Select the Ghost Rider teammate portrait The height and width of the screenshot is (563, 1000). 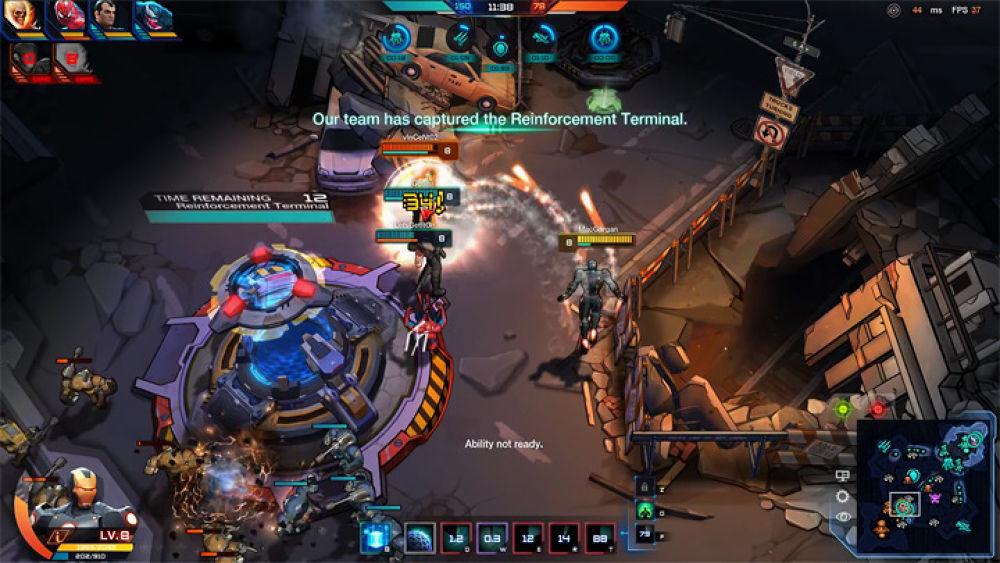(x=19, y=18)
